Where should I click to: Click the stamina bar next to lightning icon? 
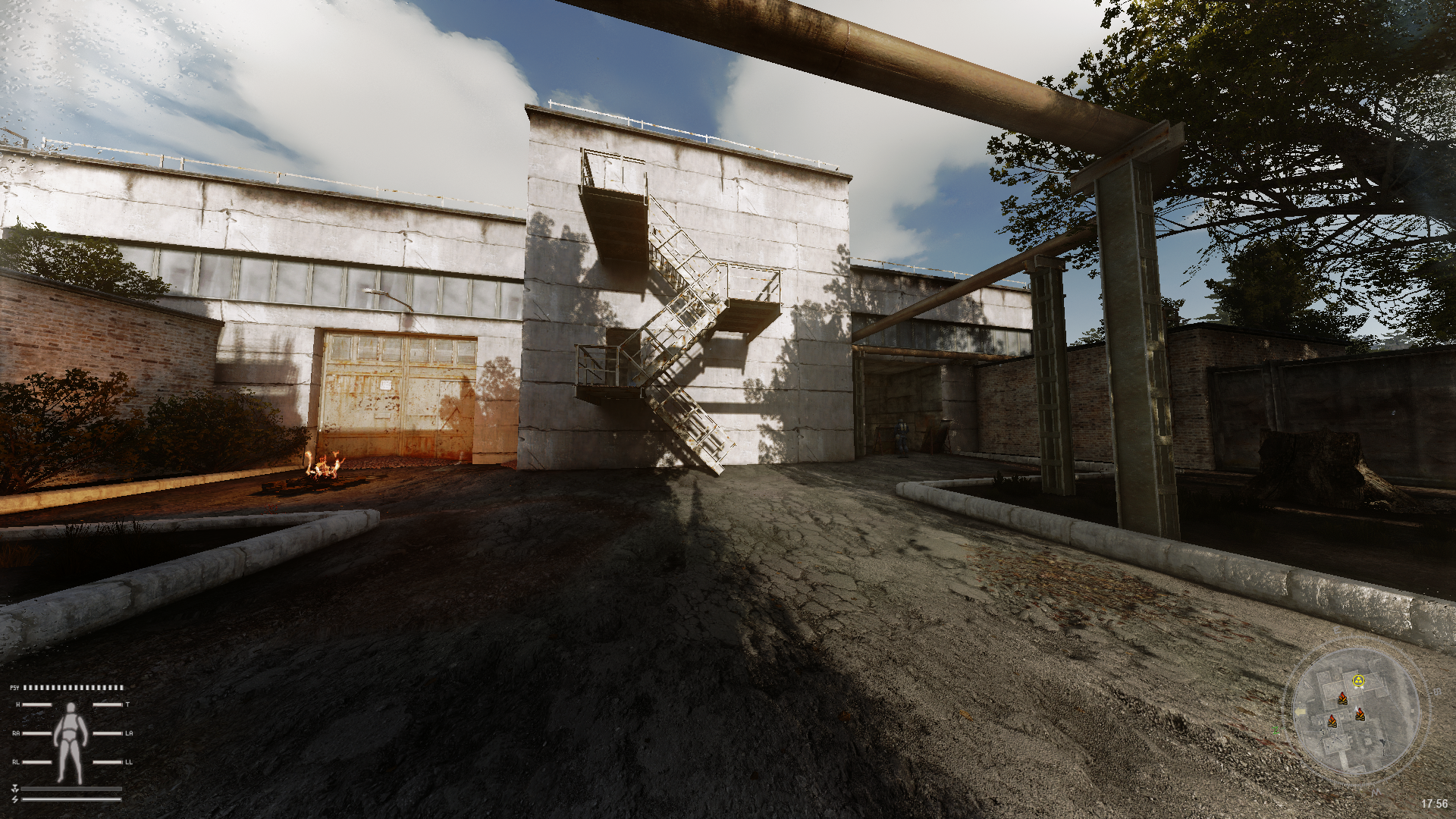coord(71,799)
